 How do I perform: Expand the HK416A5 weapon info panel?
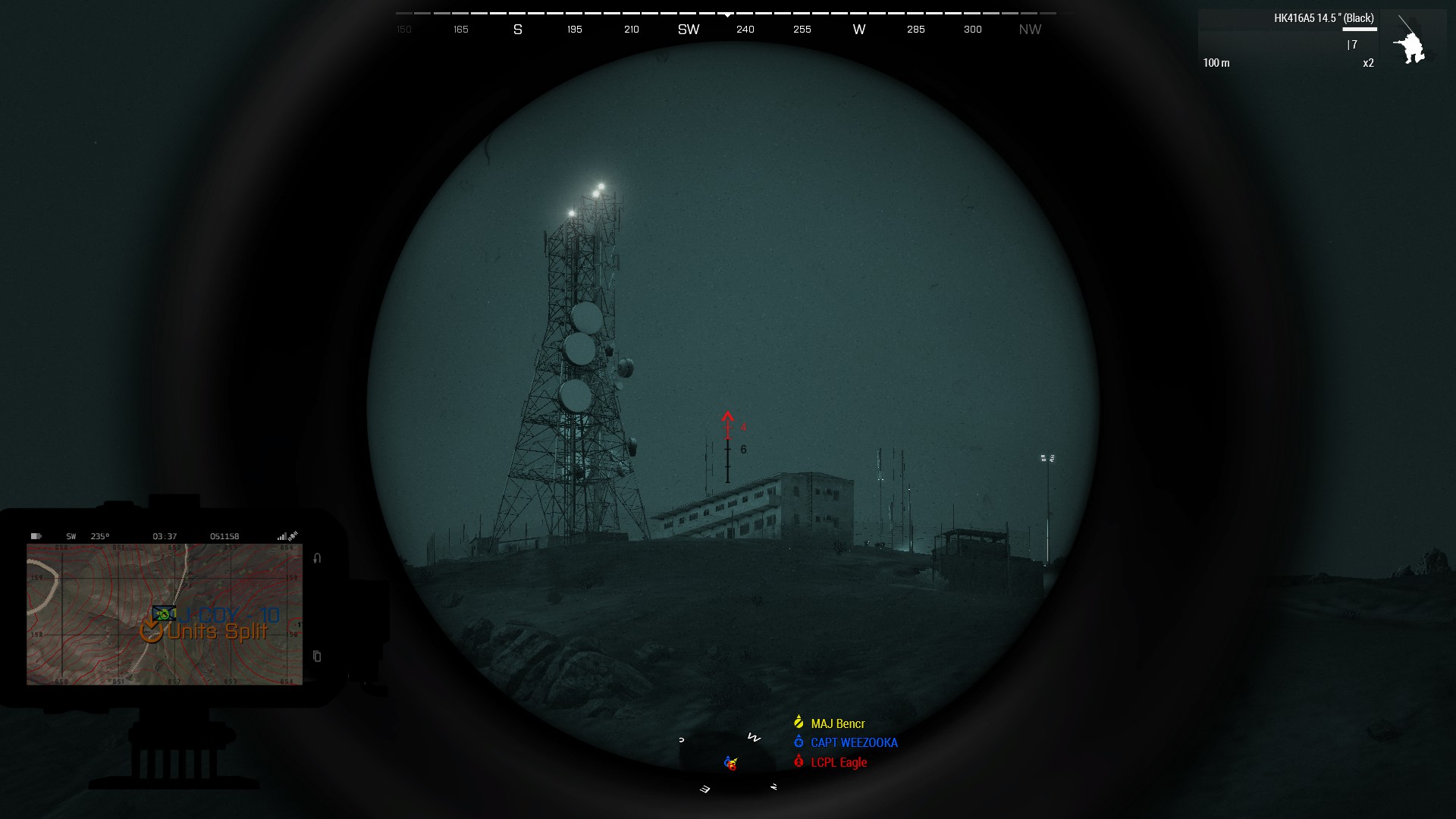[x=1324, y=17]
